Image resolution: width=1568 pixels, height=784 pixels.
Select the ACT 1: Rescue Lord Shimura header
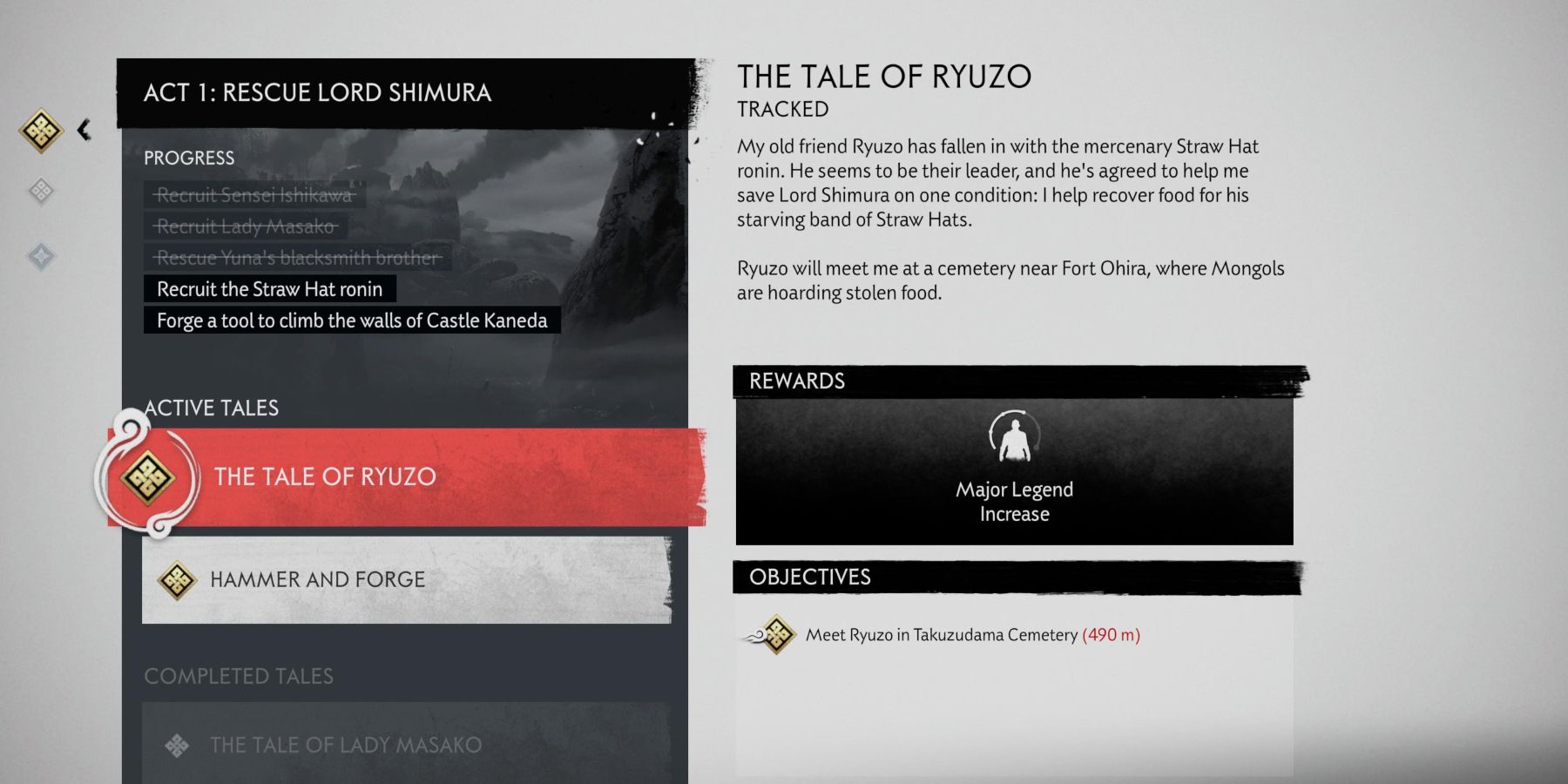317,91
